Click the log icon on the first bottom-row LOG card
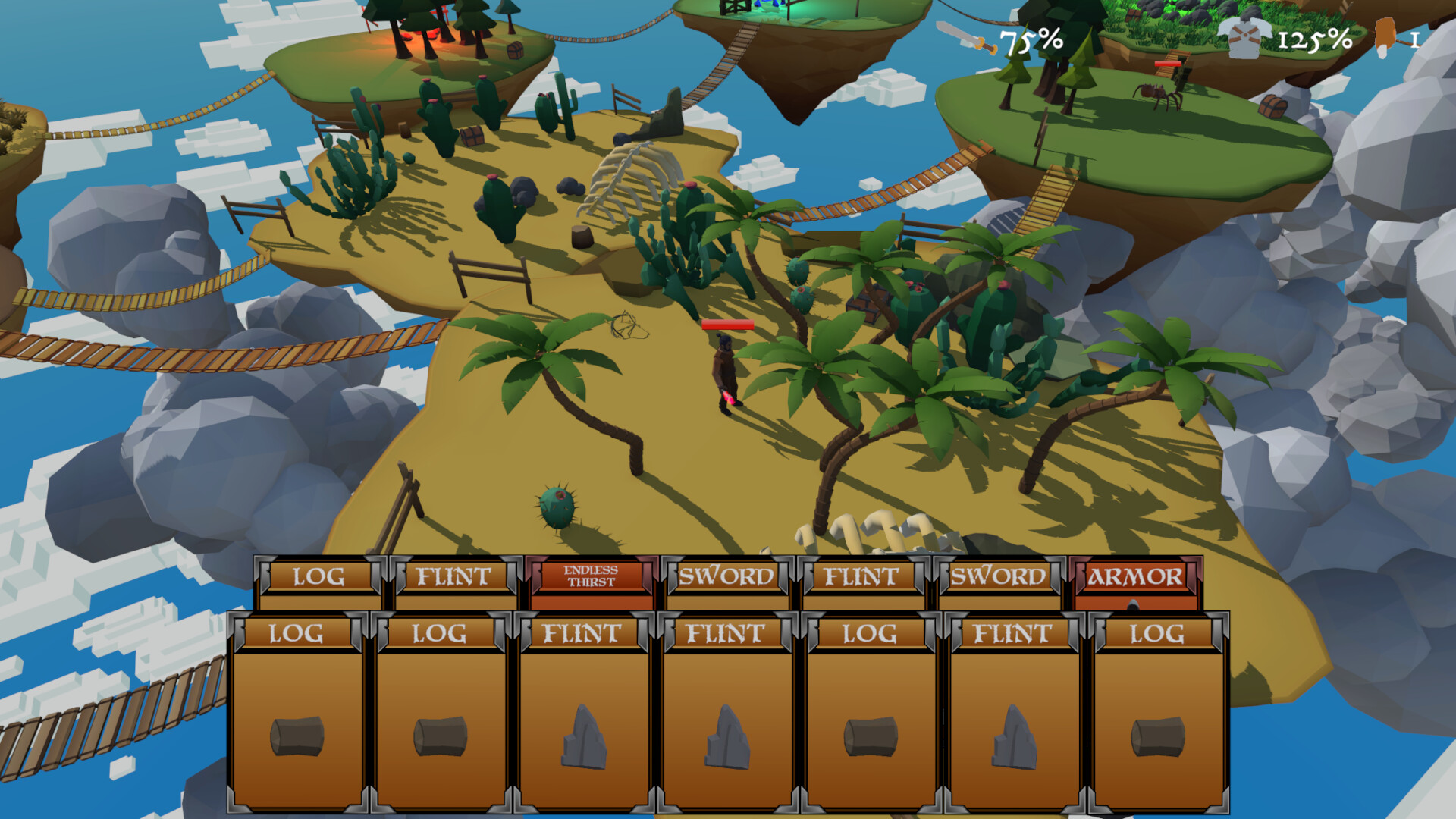Screen dimensions: 1456x819 (x=296, y=734)
